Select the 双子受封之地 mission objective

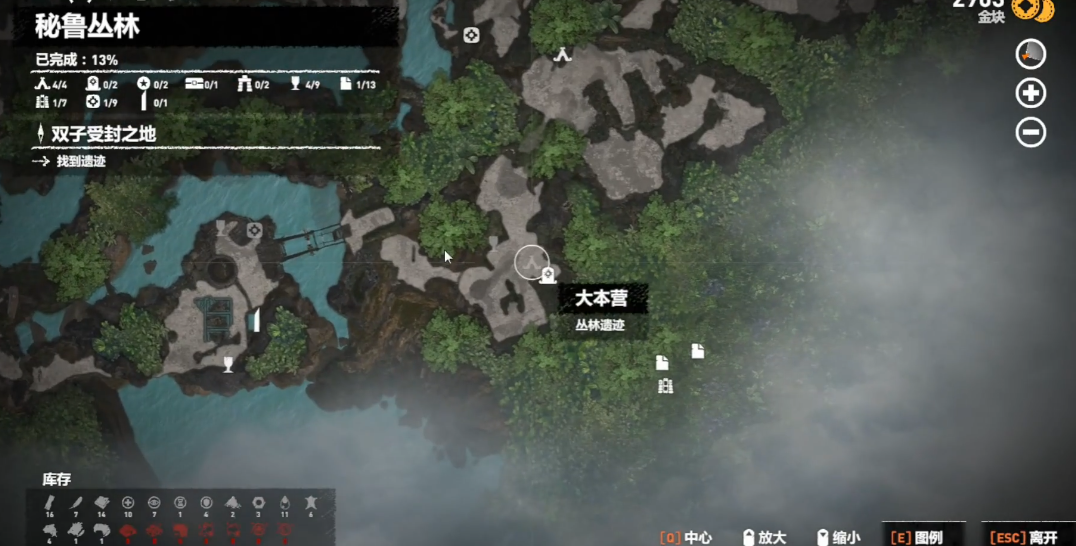click(x=104, y=134)
